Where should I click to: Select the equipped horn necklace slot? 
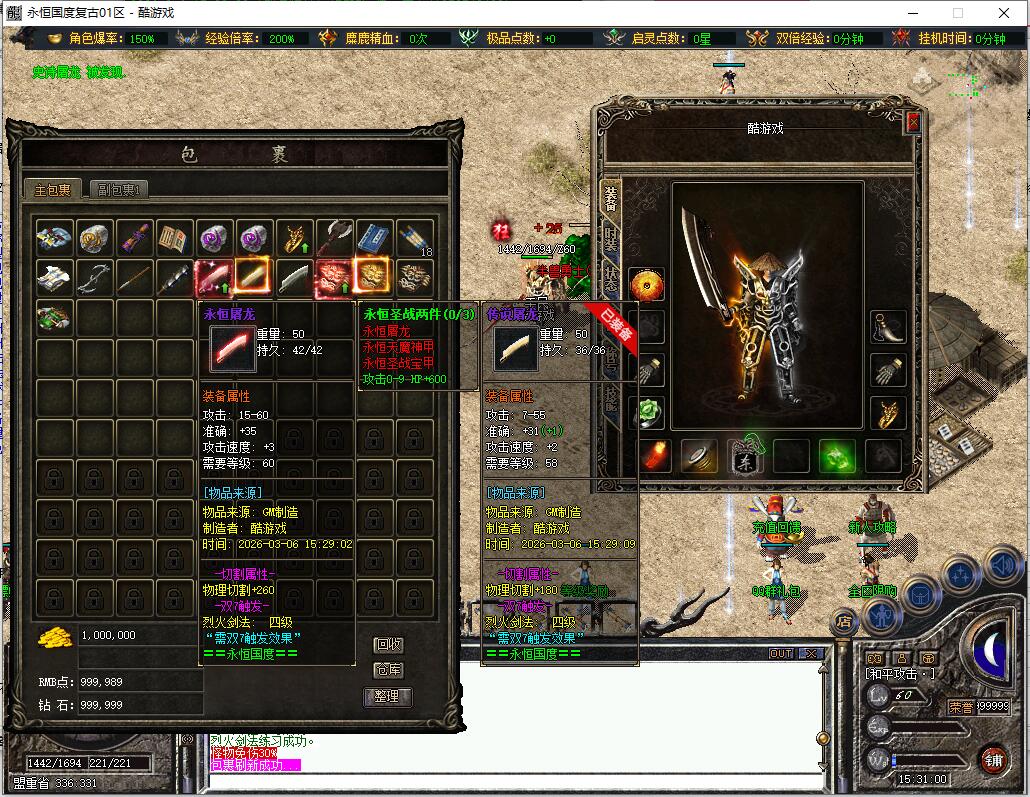coord(888,325)
